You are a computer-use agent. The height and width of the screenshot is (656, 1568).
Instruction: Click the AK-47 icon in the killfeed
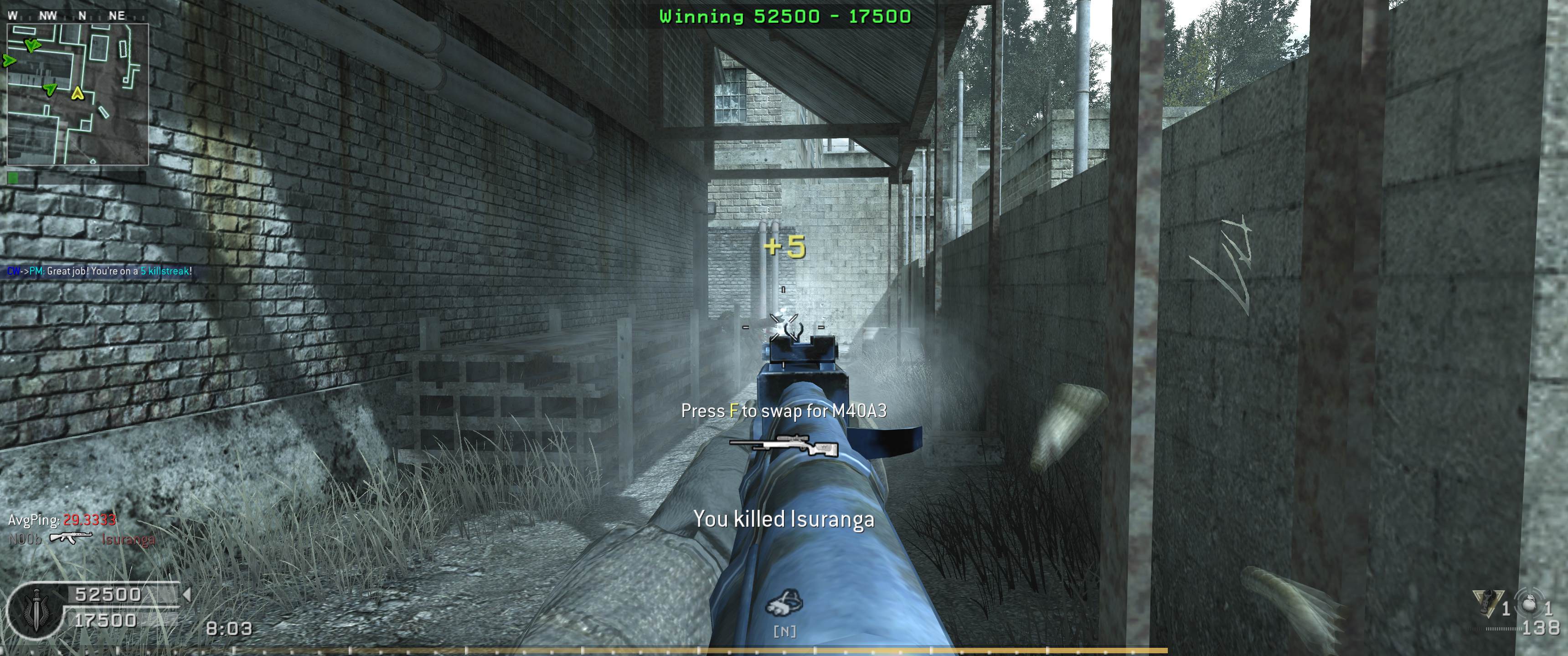tap(71, 538)
